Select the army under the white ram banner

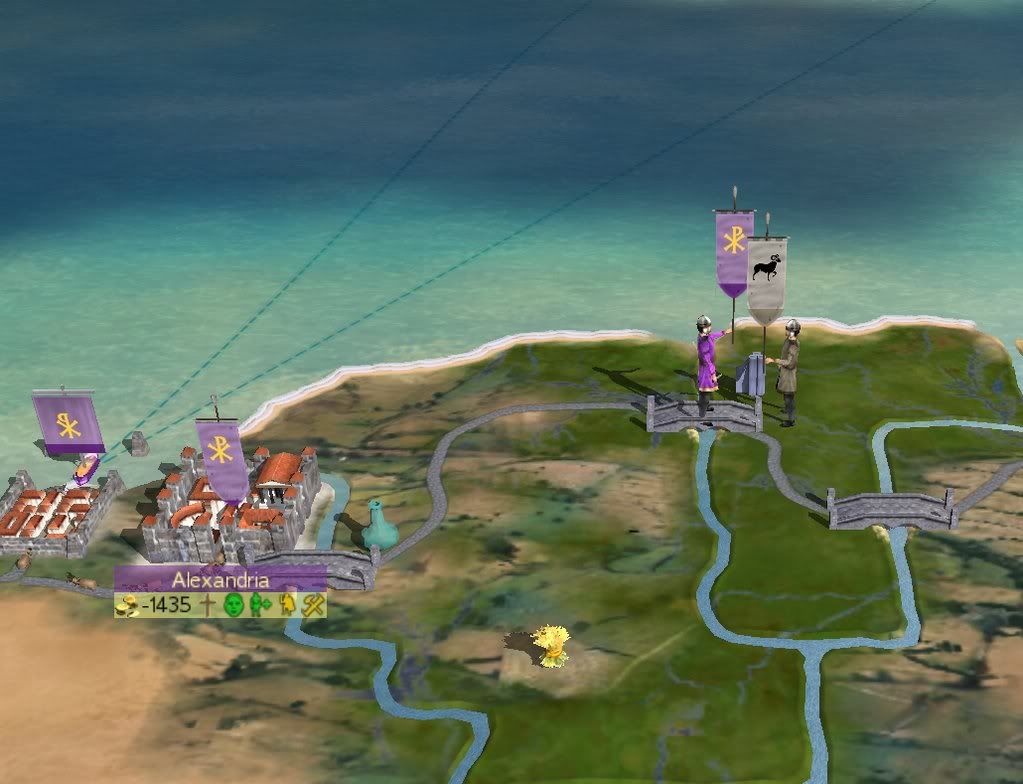[x=788, y=369]
